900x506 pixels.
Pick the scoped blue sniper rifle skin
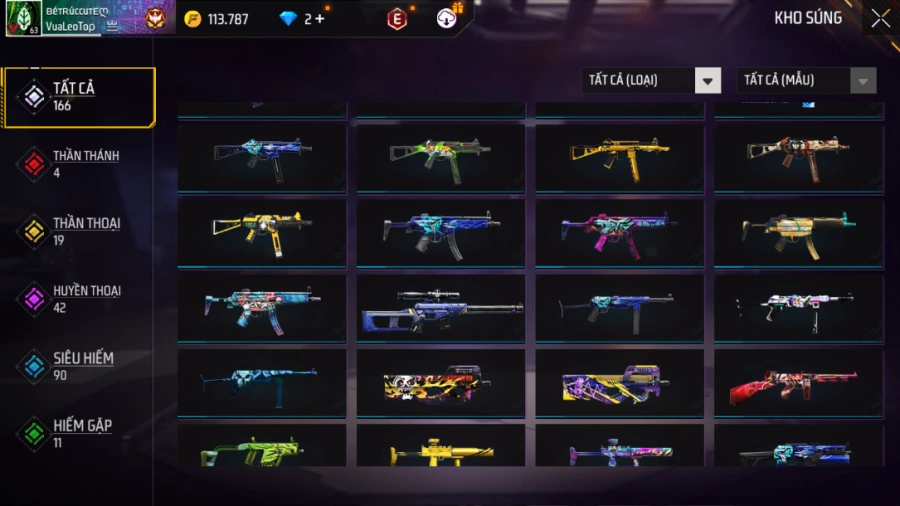[441, 308]
